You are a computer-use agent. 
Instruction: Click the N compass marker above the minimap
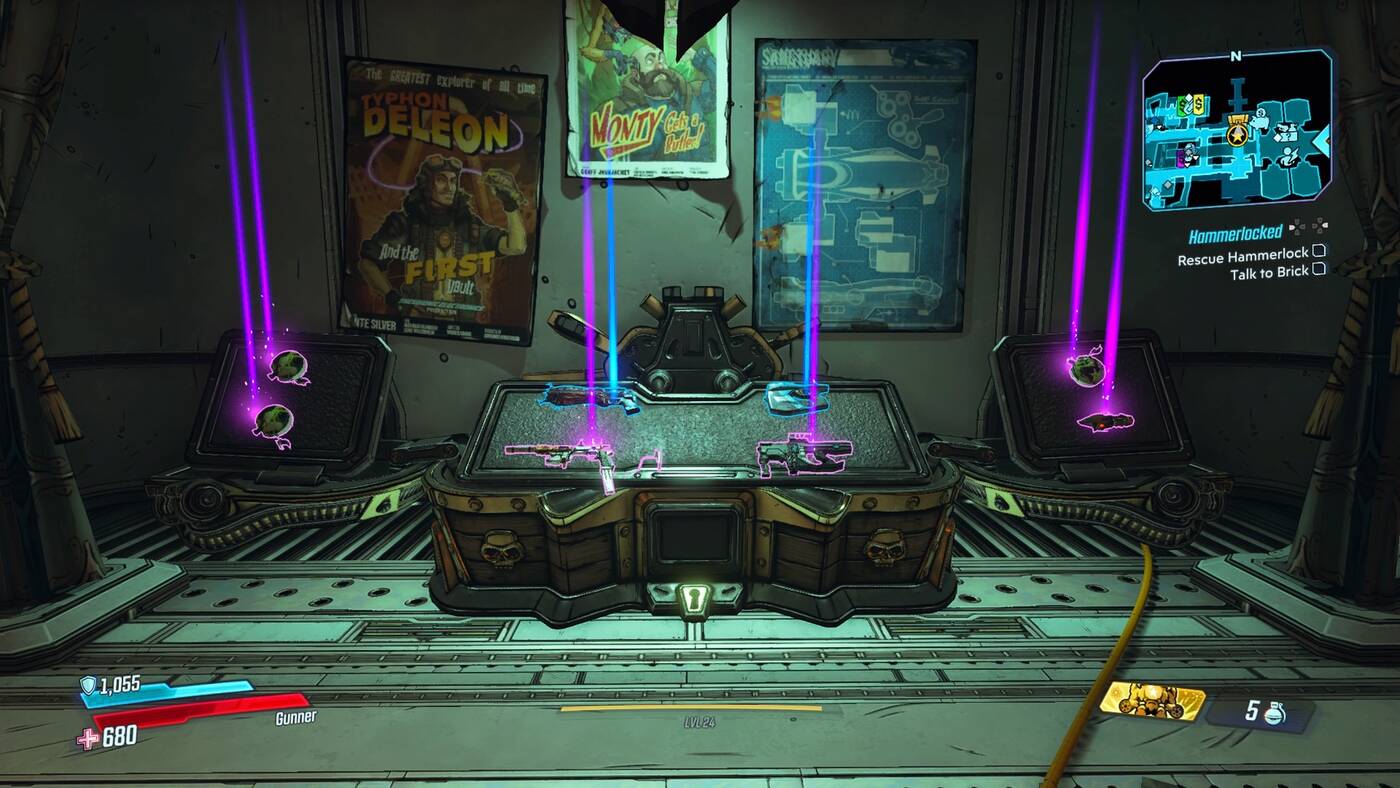1235,56
